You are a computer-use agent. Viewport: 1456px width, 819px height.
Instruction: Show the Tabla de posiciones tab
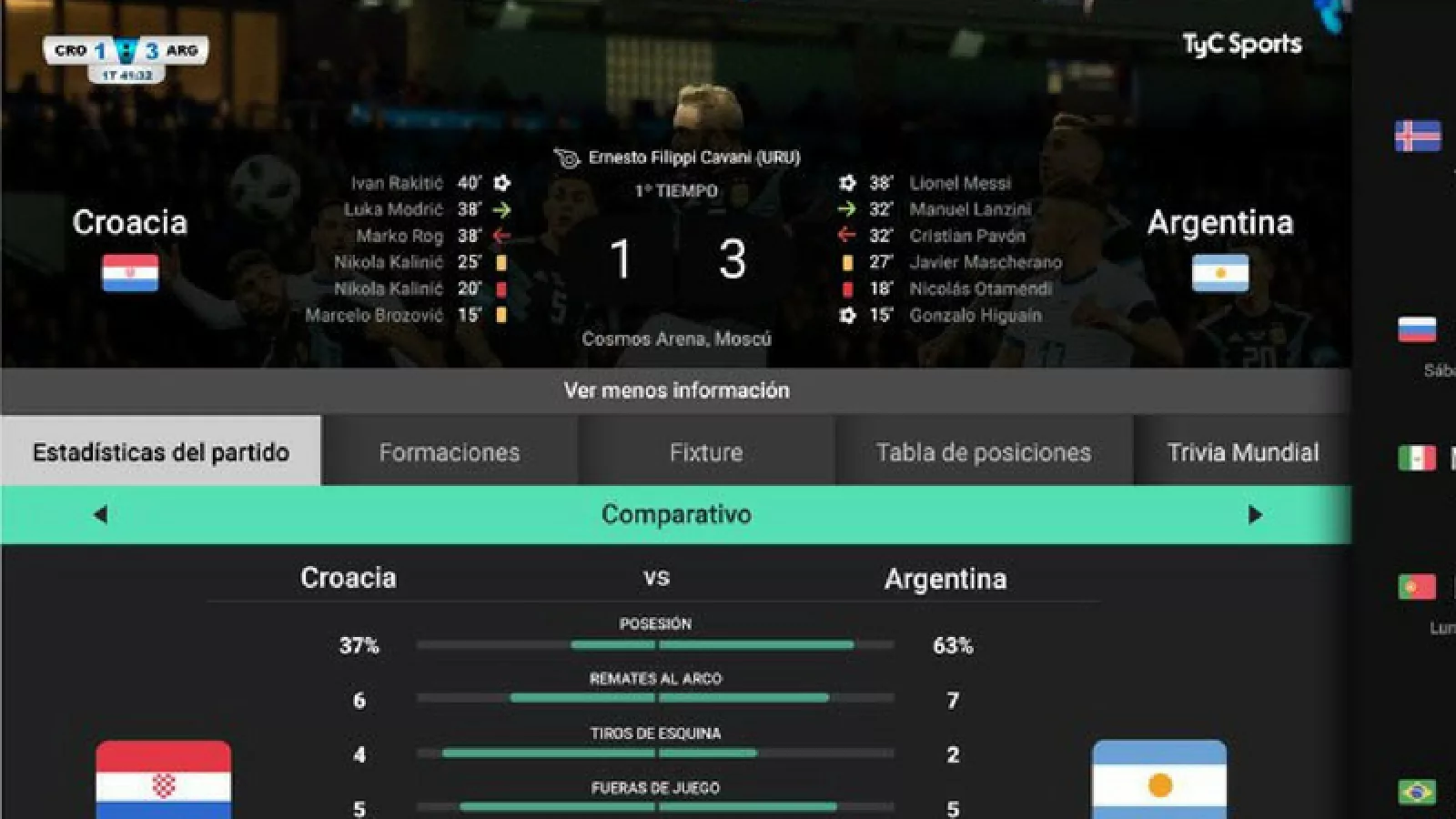pyautogui.click(x=984, y=452)
